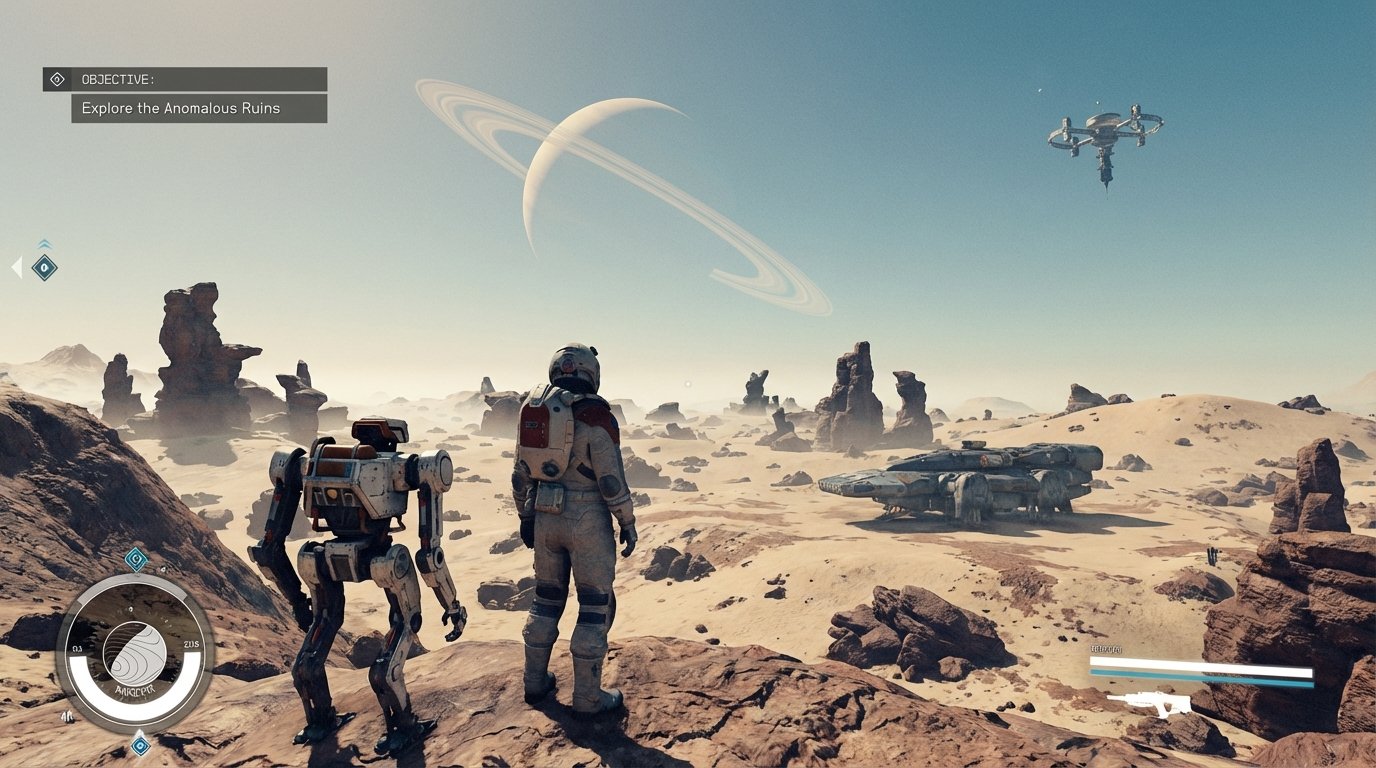
Task: Click the diamond objective marker above the compass
Action: [135, 558]
